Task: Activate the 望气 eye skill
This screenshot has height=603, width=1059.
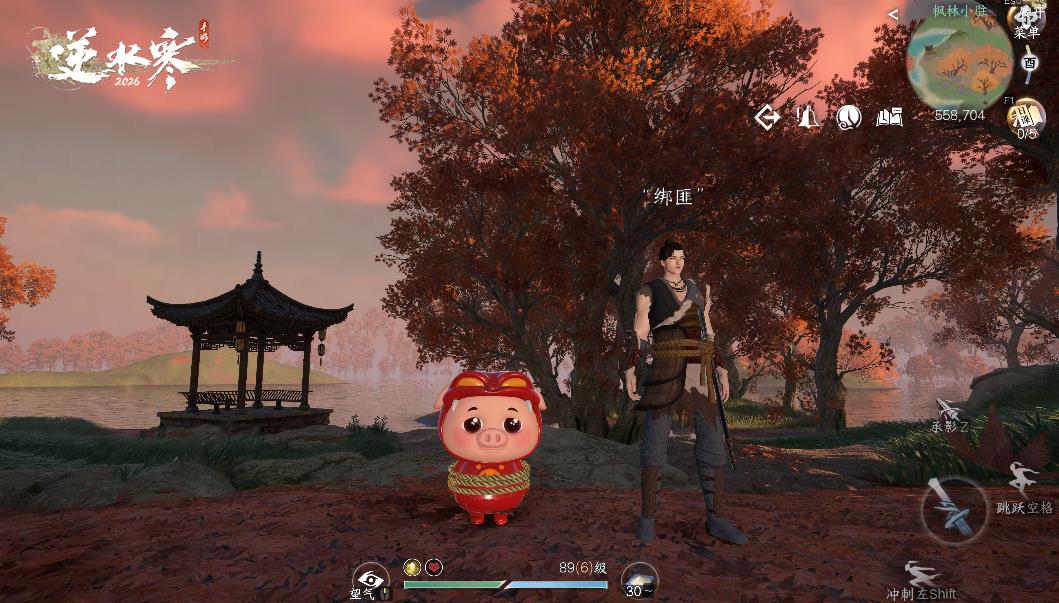Action: (x=370, y=579)
